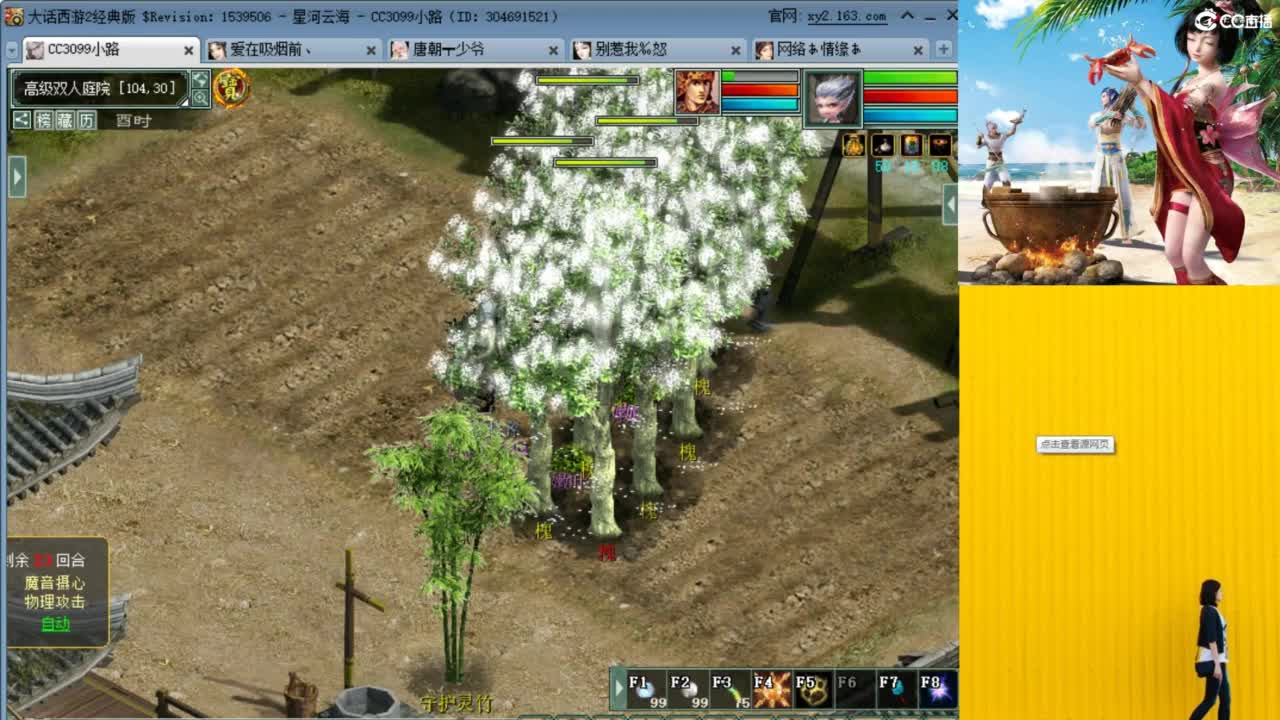
Task: Click the navigation arrows icon beside location name
Action: point(200,79)
